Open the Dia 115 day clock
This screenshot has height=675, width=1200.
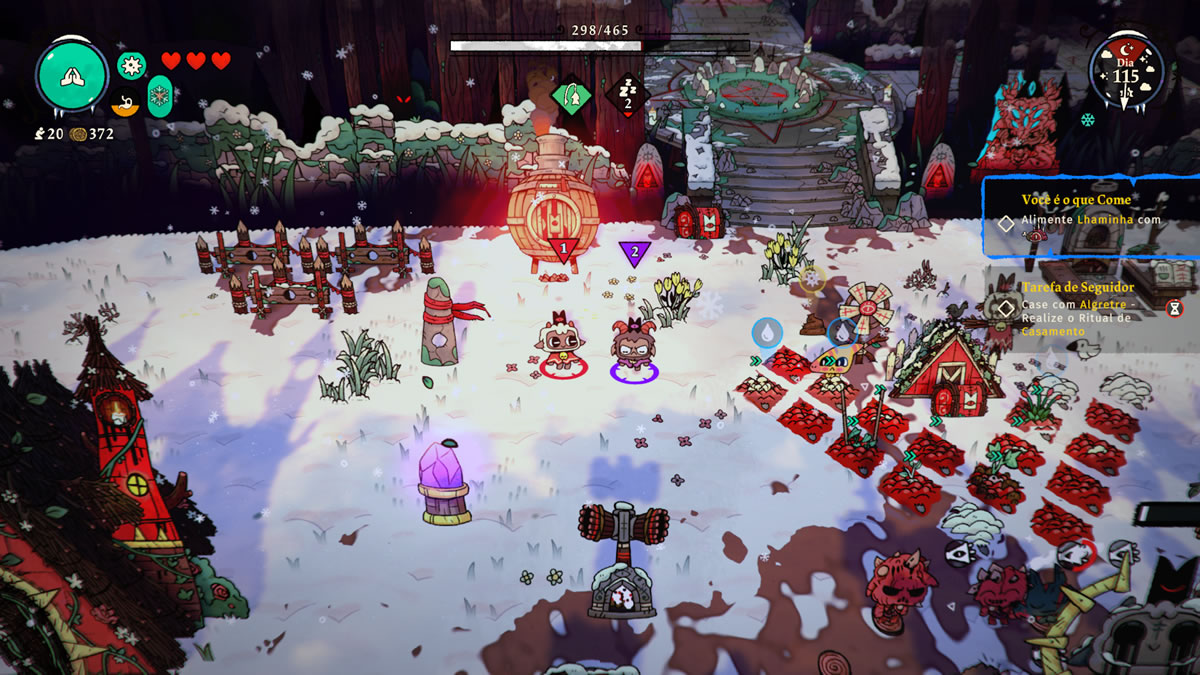[1126, 72]
